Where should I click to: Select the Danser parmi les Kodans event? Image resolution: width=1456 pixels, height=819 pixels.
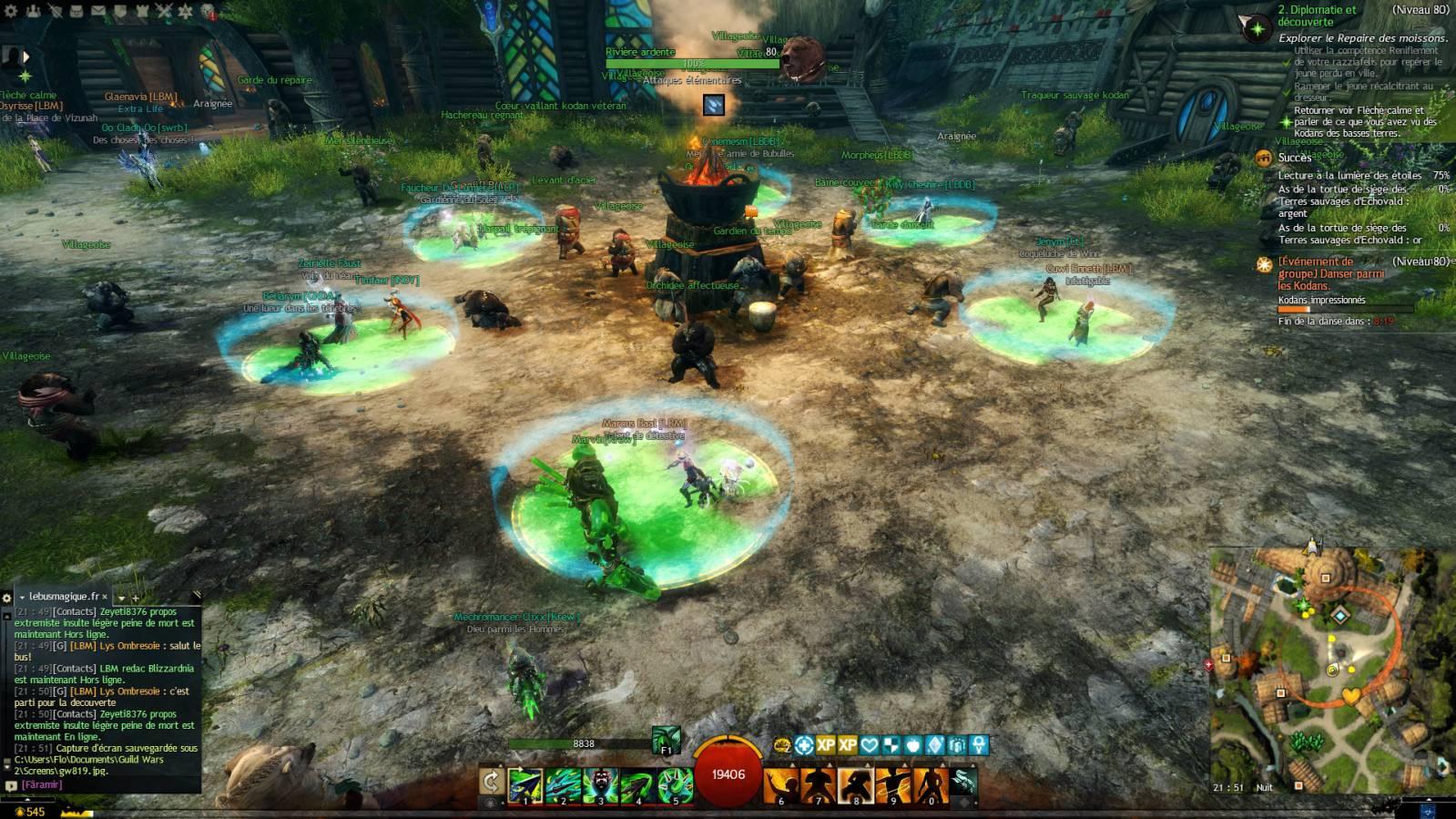point(1329,272)
